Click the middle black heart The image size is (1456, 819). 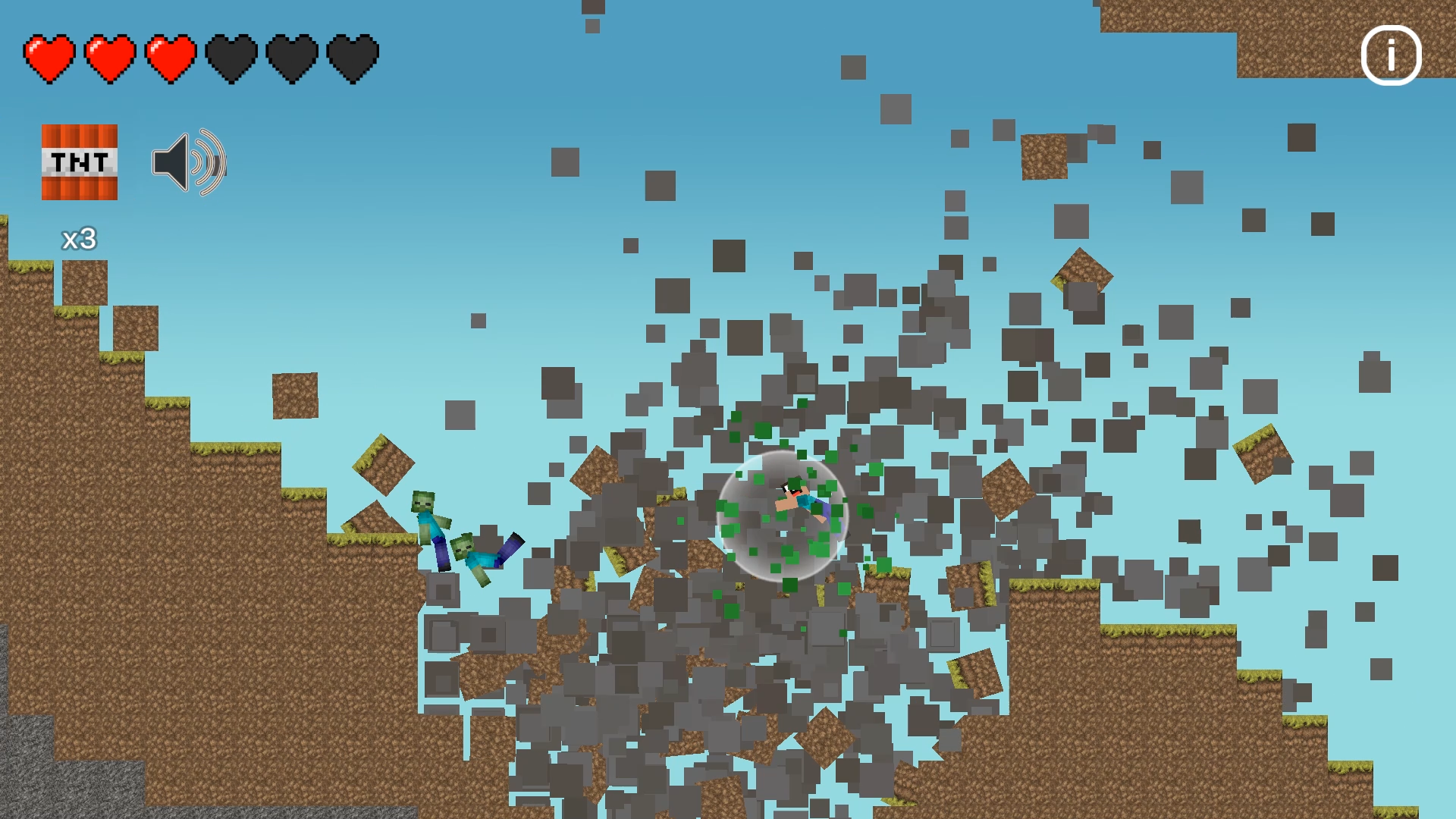pyautogui.click(x=292, y=57)
